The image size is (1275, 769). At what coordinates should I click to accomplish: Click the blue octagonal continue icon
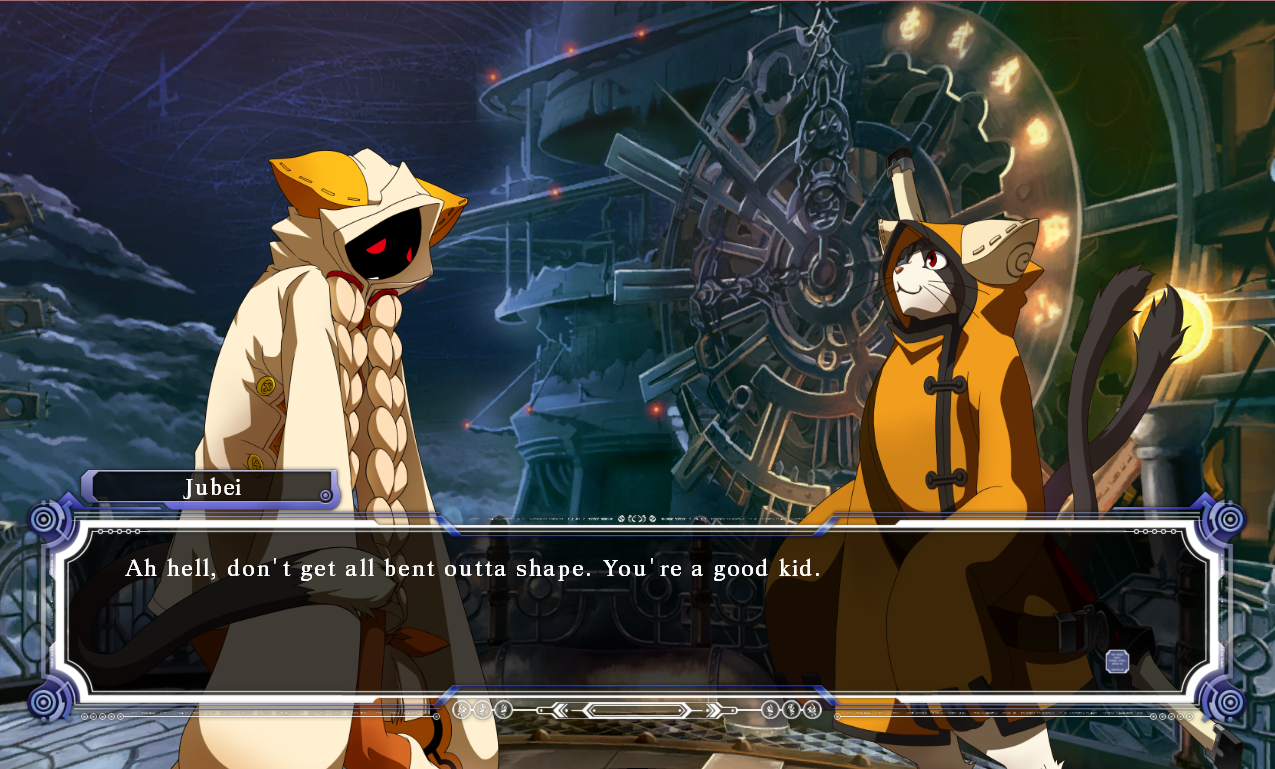pos(1117,661)
